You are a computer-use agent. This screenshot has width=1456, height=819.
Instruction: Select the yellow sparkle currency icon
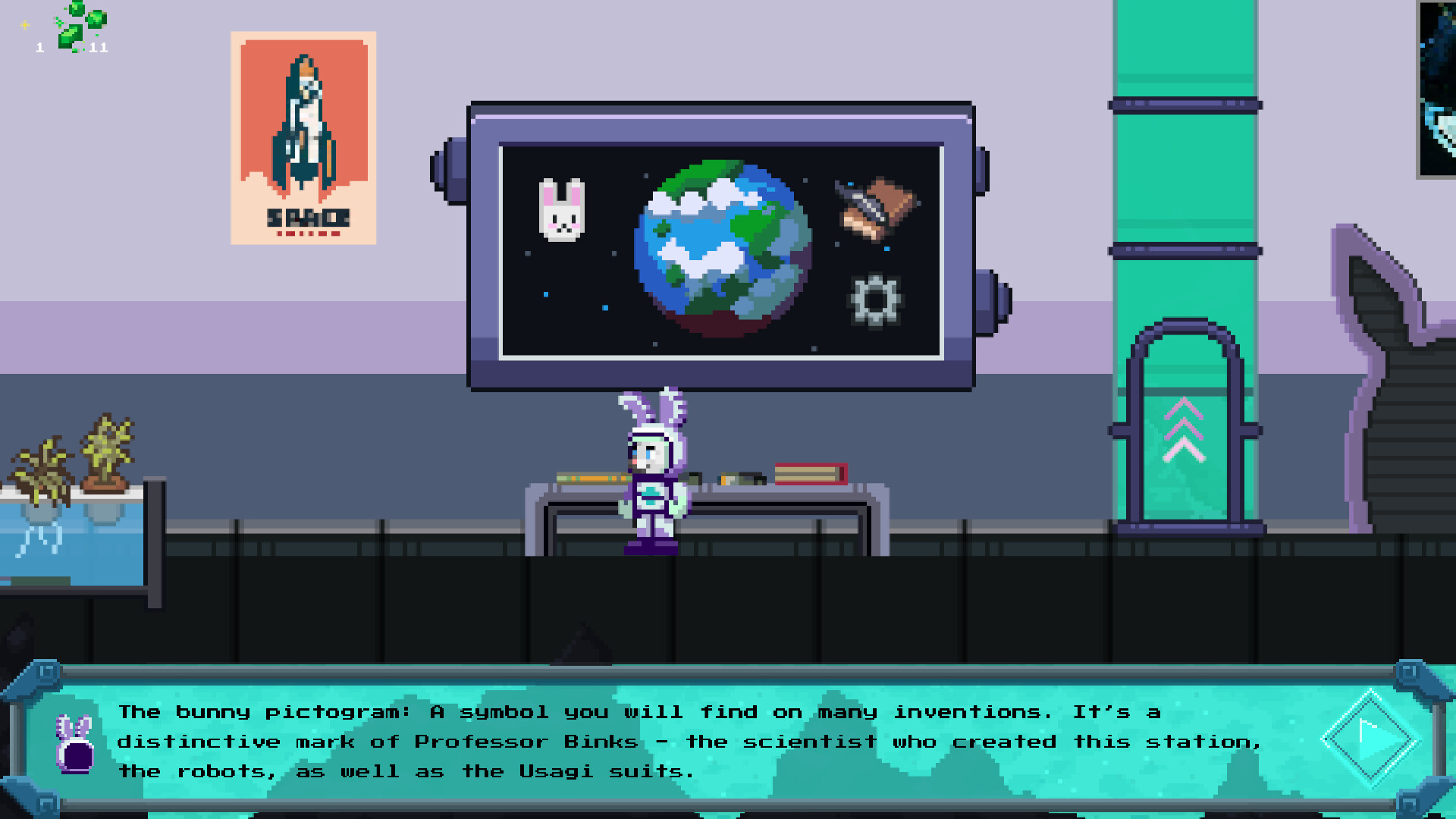pyautogui.click(x=25, y=24)
